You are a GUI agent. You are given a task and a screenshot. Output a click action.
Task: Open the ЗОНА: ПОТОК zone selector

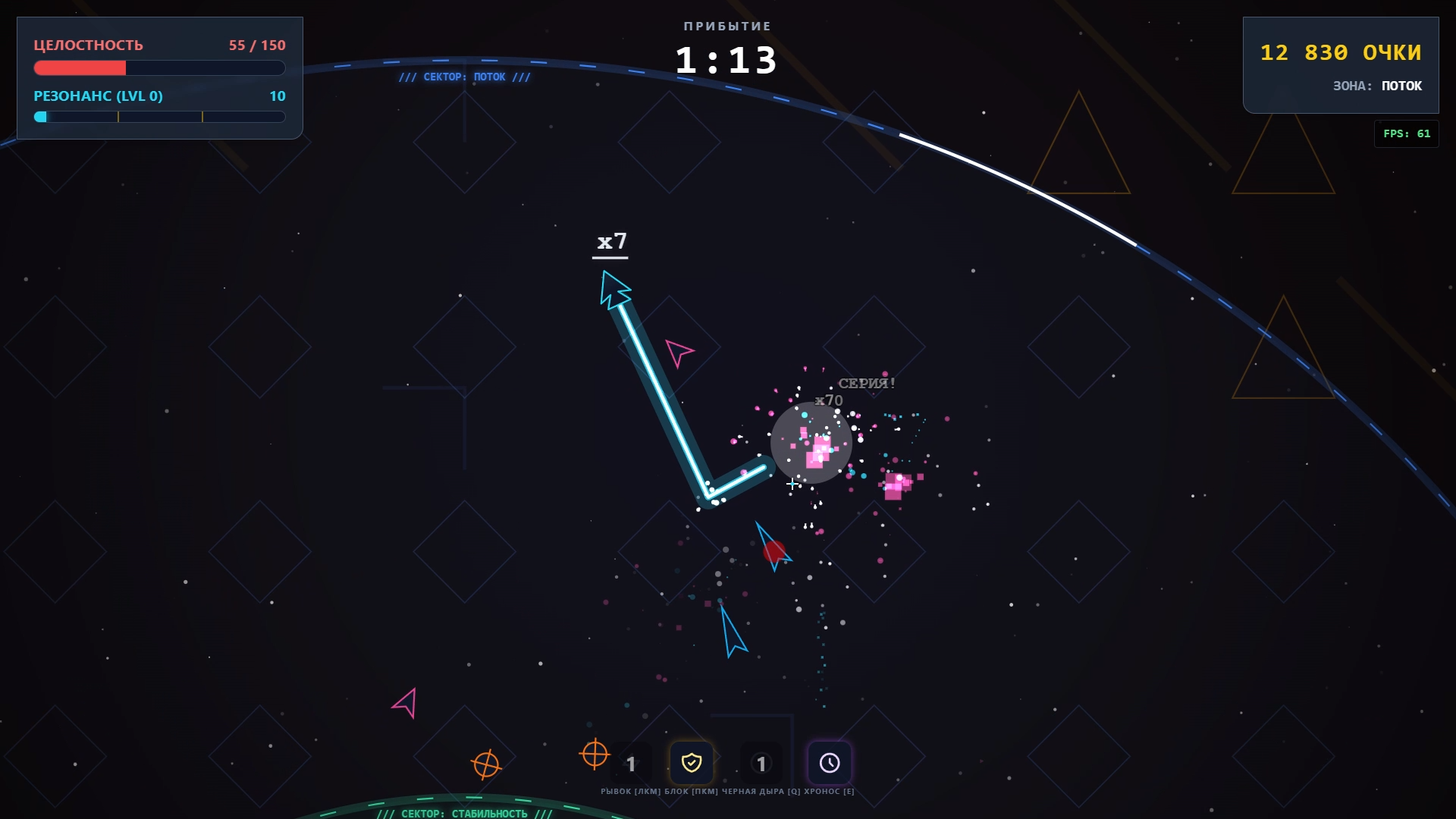[x=1376, y=86]
